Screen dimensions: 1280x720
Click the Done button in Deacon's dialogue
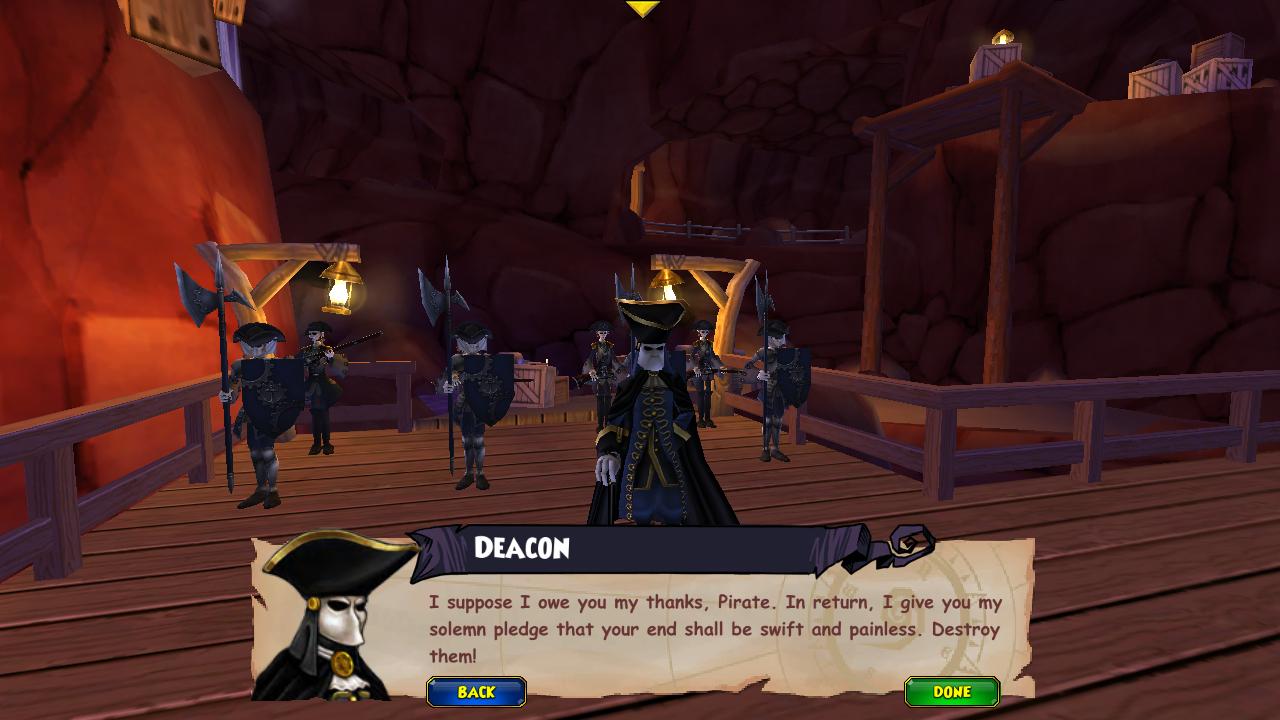pyautogui.click(x=951, y=692)
